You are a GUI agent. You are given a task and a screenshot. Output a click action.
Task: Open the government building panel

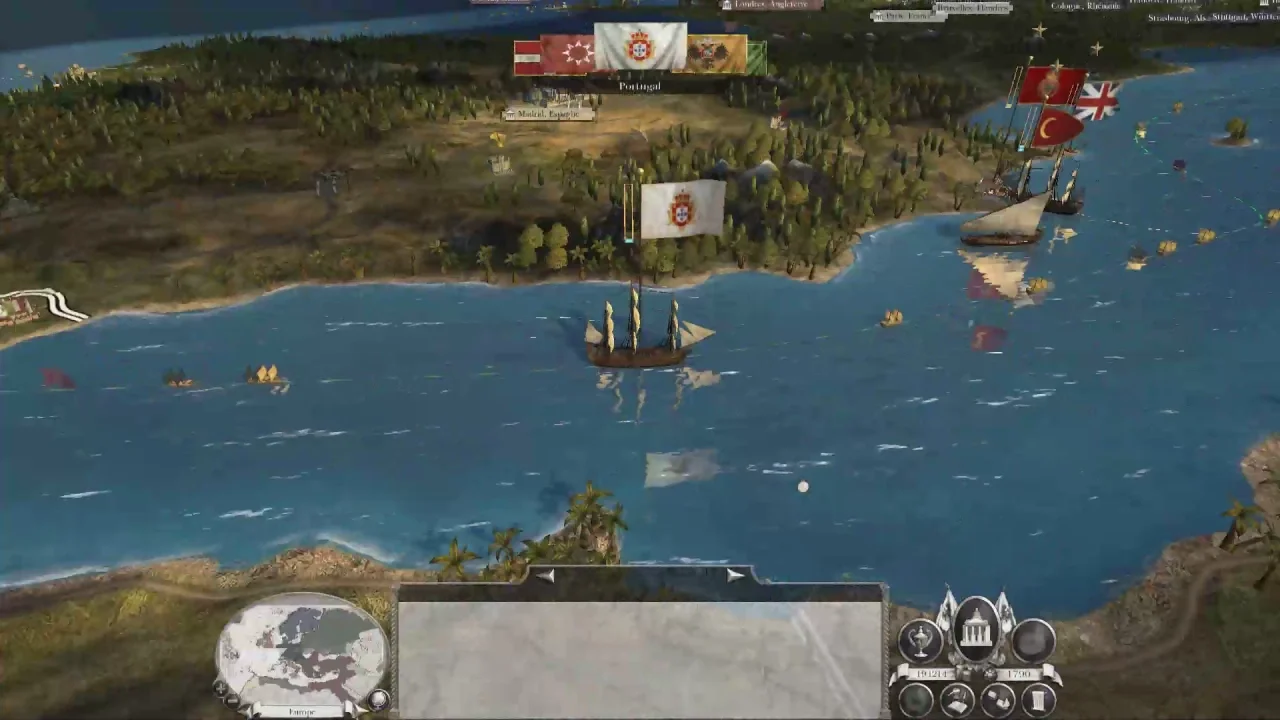[x=976, y=629]
